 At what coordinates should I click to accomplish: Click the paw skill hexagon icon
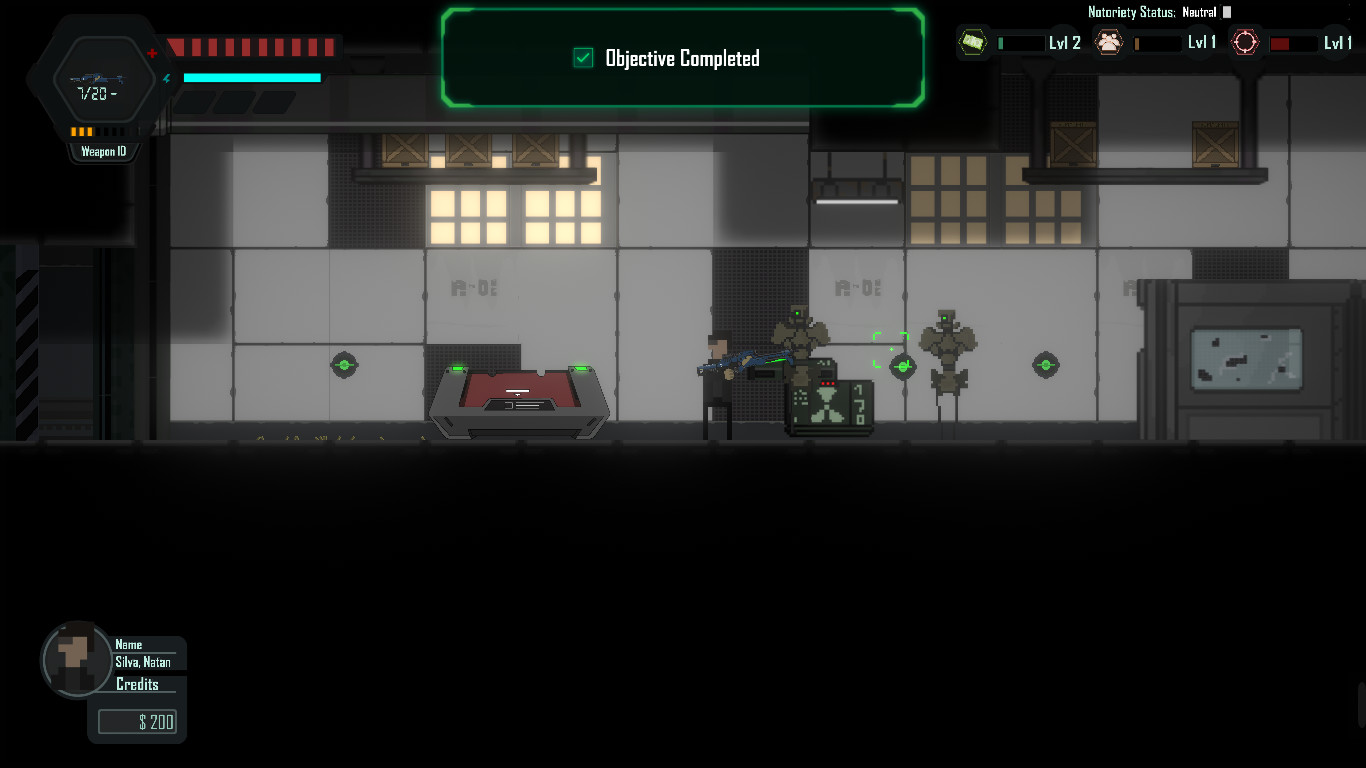(x=1109, y=40)
